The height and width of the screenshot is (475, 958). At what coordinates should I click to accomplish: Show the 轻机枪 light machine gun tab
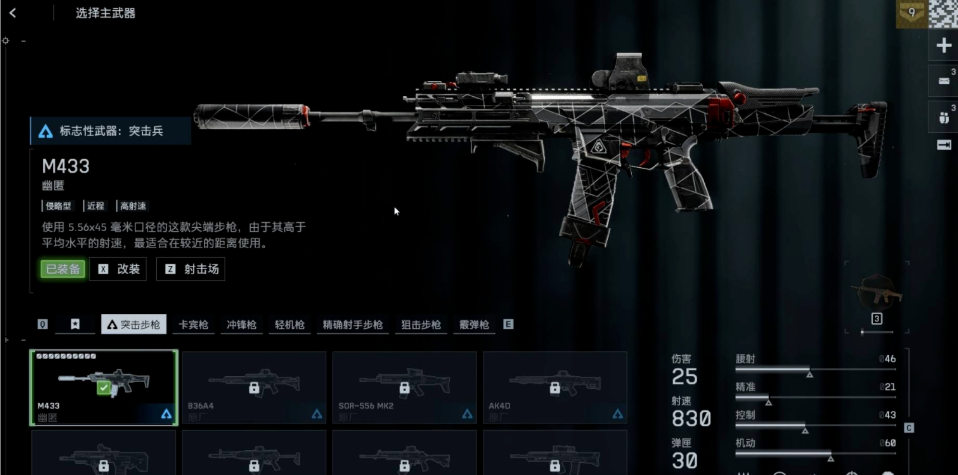289,325
